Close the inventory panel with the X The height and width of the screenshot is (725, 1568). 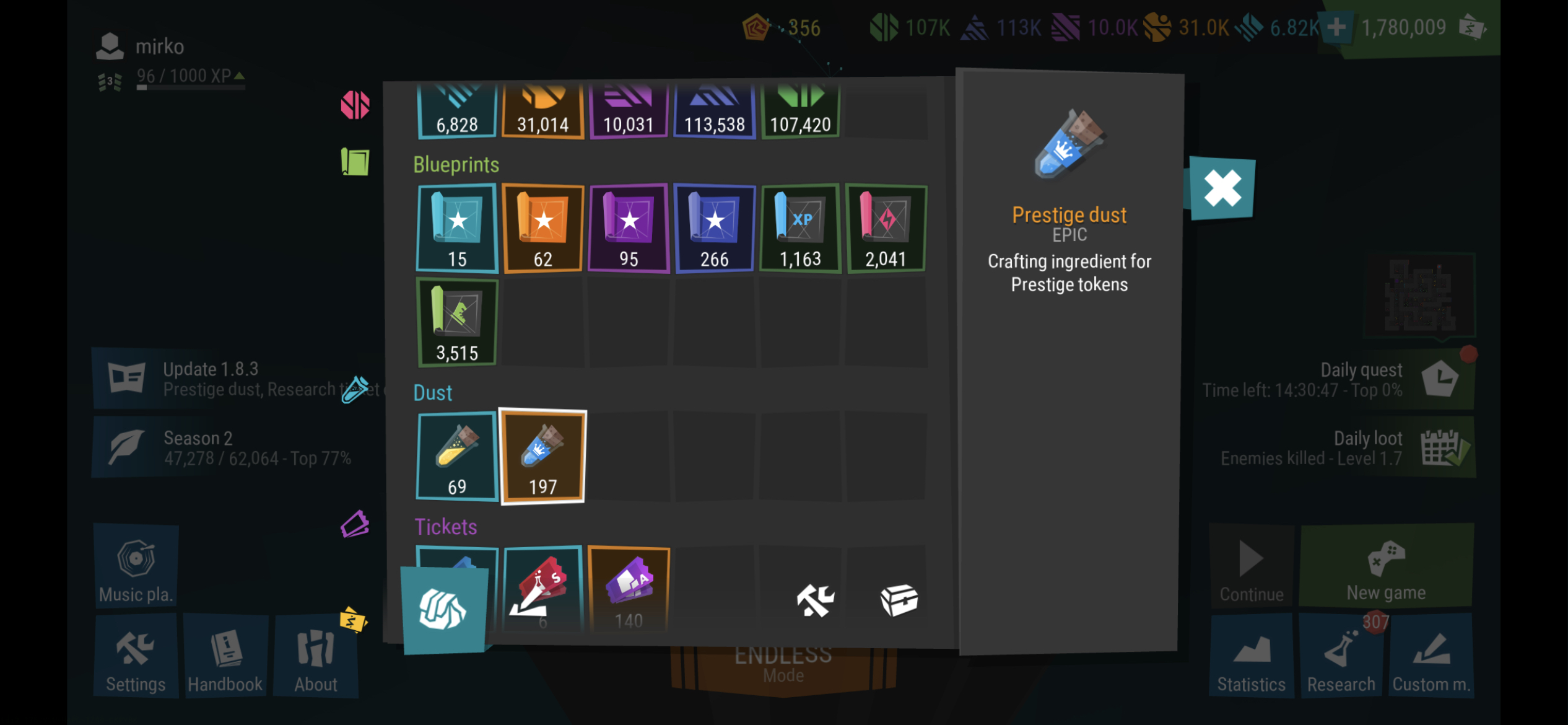[1222, 188]
